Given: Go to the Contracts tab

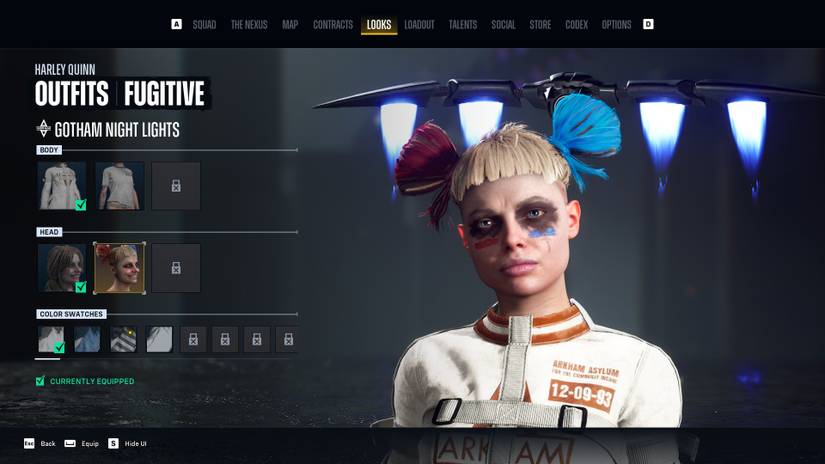Looking at the screenshot, I should point(333,24).
